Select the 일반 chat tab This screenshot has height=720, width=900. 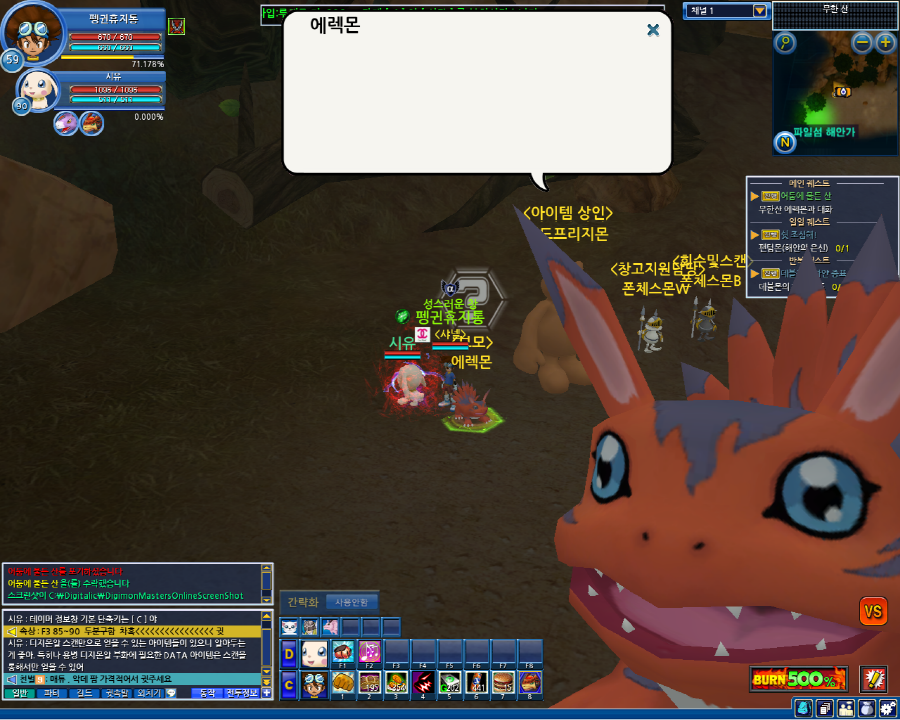[18, 692]
